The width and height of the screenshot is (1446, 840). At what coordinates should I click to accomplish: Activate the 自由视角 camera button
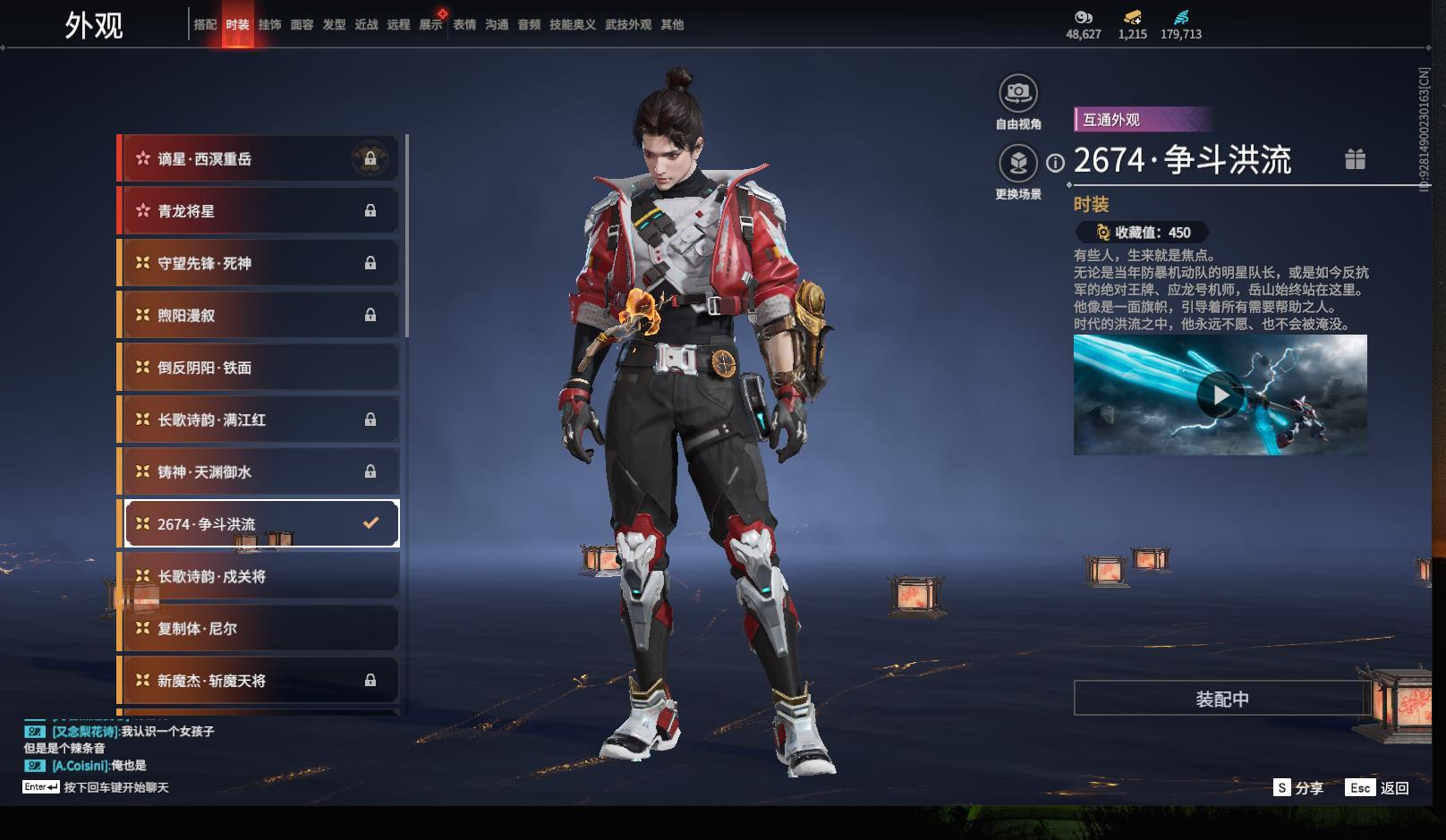coord(1018,93)
